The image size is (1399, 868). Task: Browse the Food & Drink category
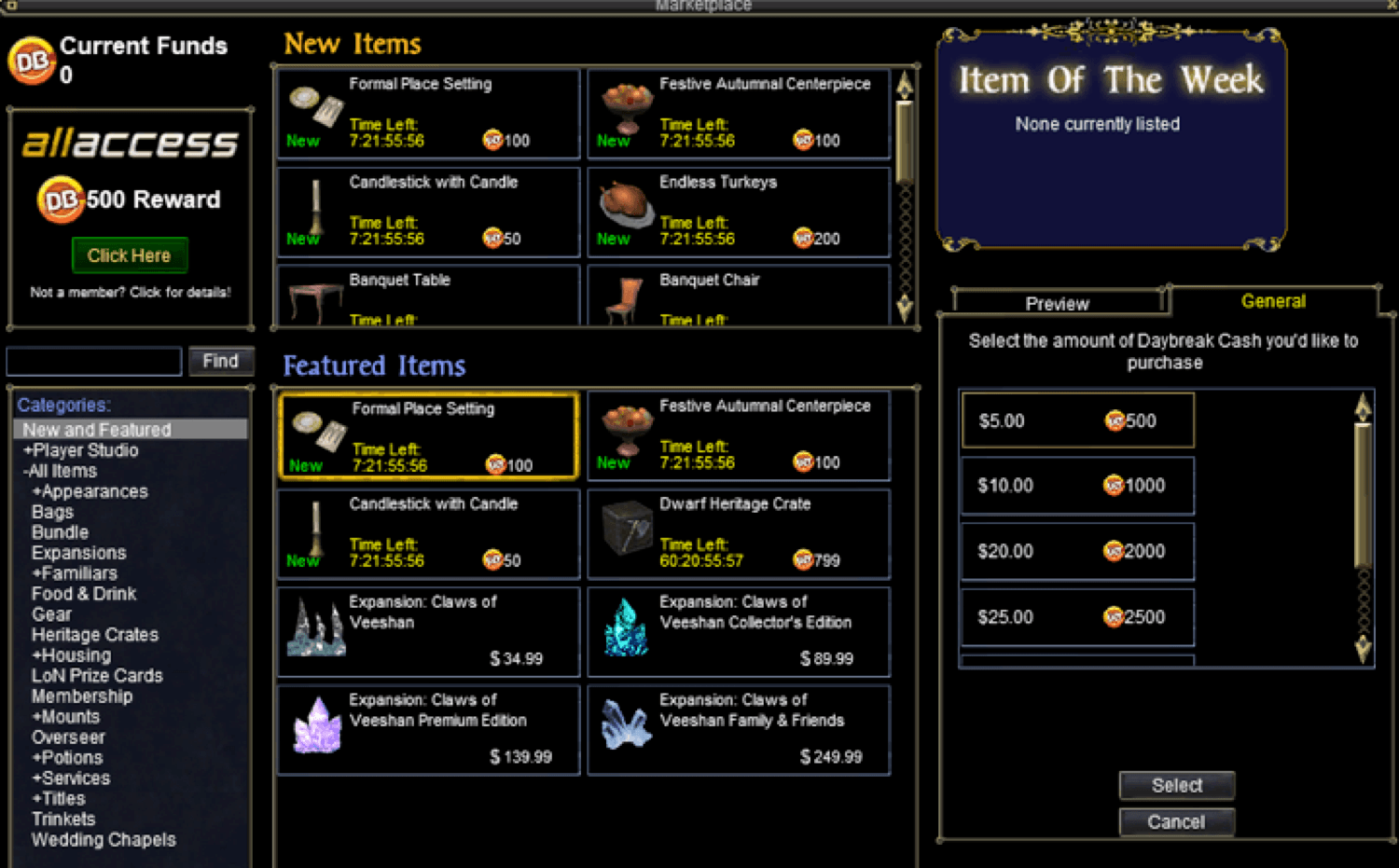tap(84, 594)
